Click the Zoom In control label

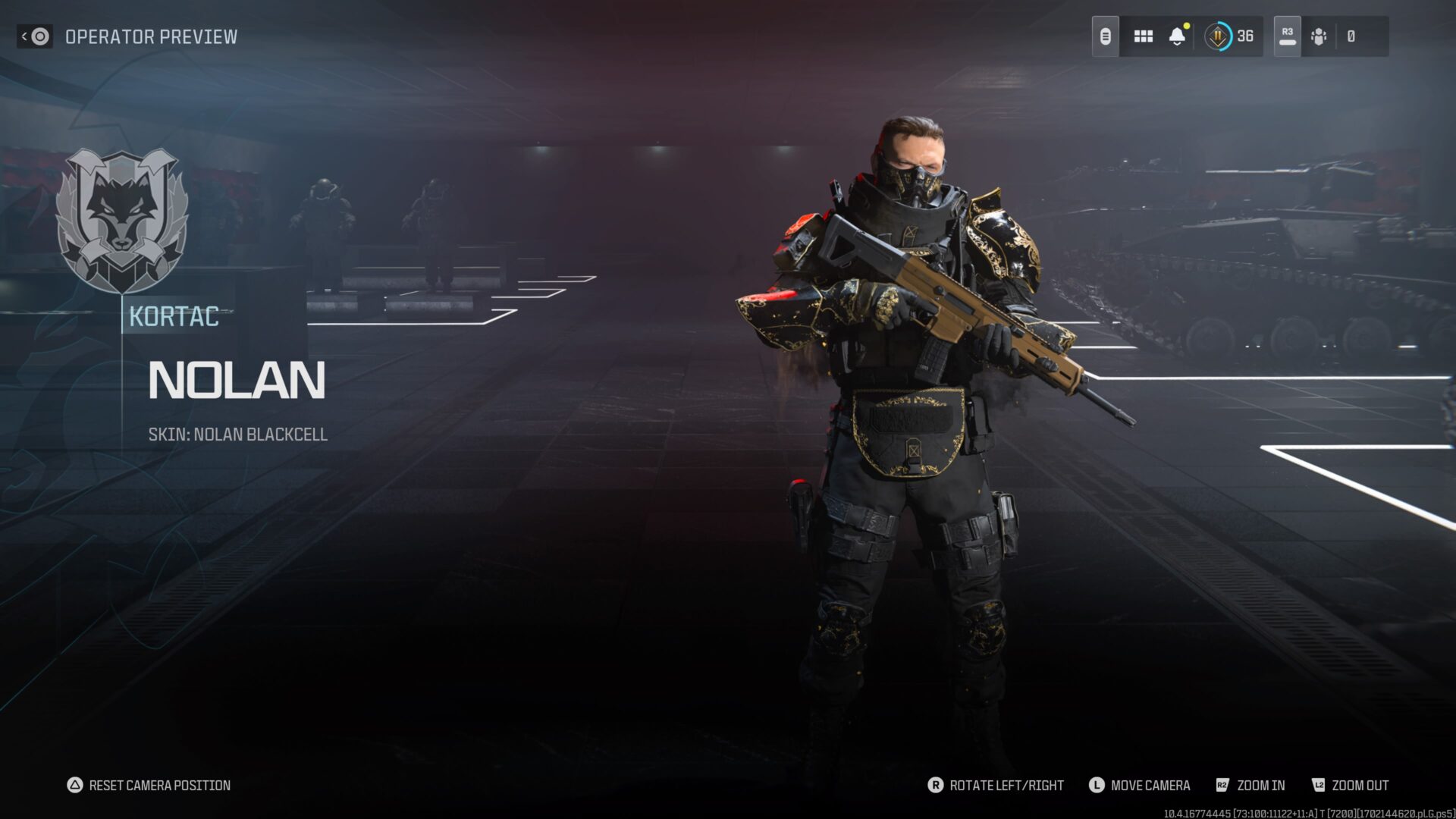click(x=1262, y=786)
